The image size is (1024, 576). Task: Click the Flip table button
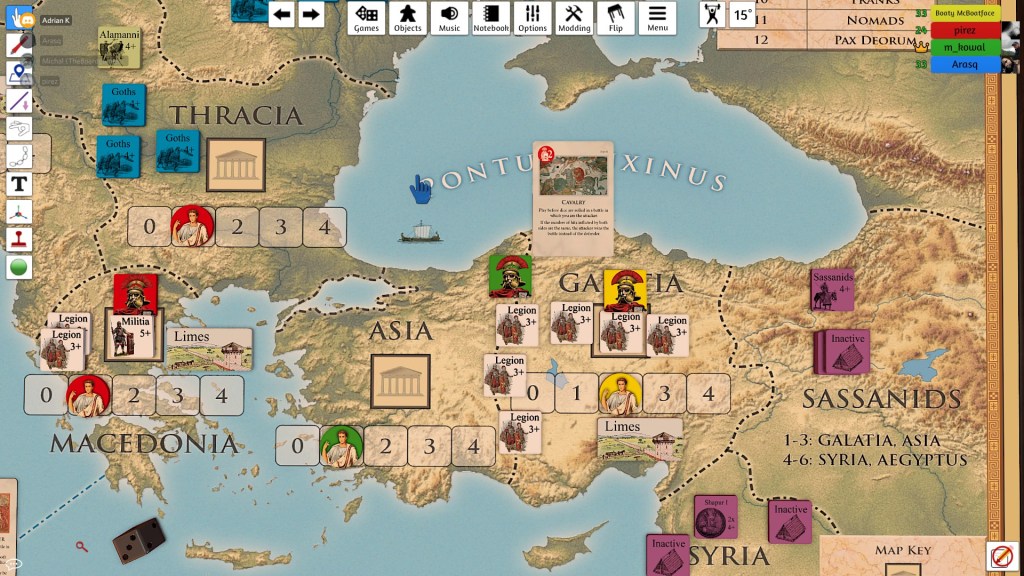615,17
